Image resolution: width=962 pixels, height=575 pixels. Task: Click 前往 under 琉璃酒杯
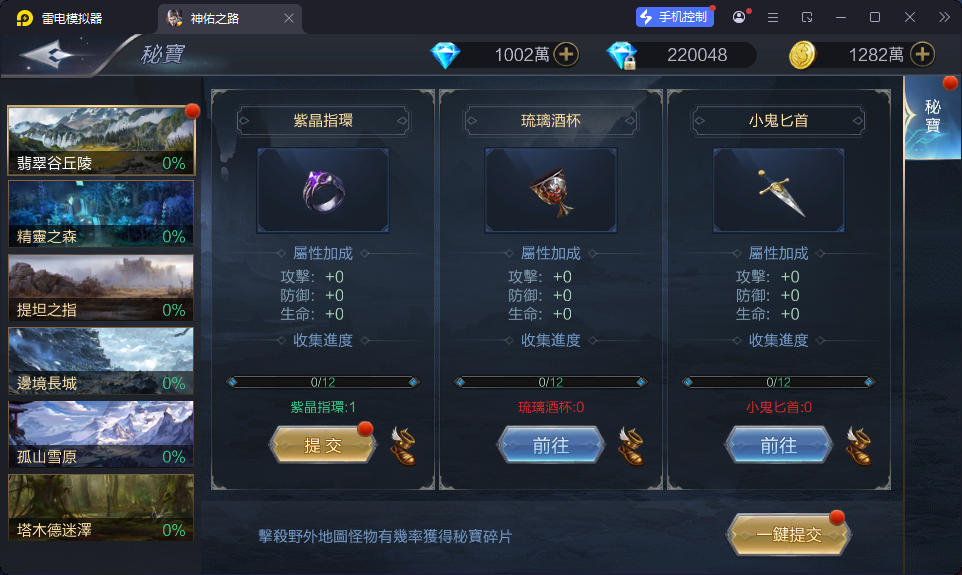coord(551,446)
